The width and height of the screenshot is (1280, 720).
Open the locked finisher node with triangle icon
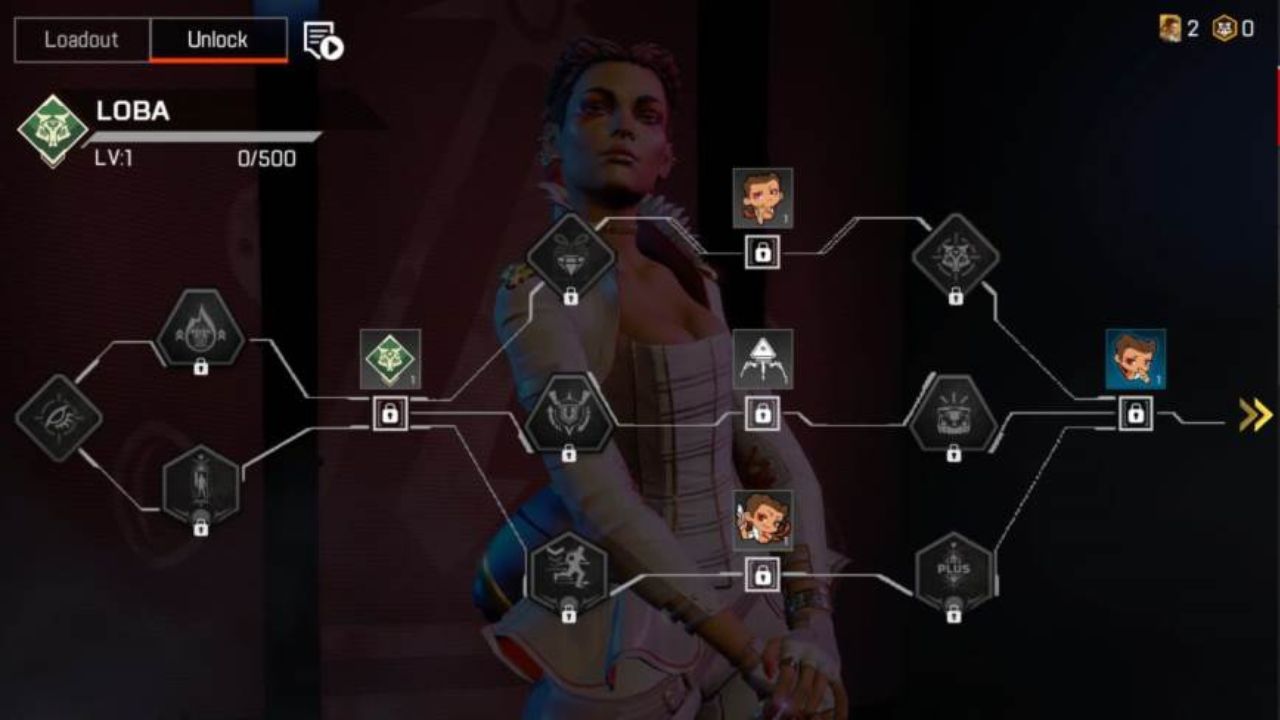coord(763,360)
